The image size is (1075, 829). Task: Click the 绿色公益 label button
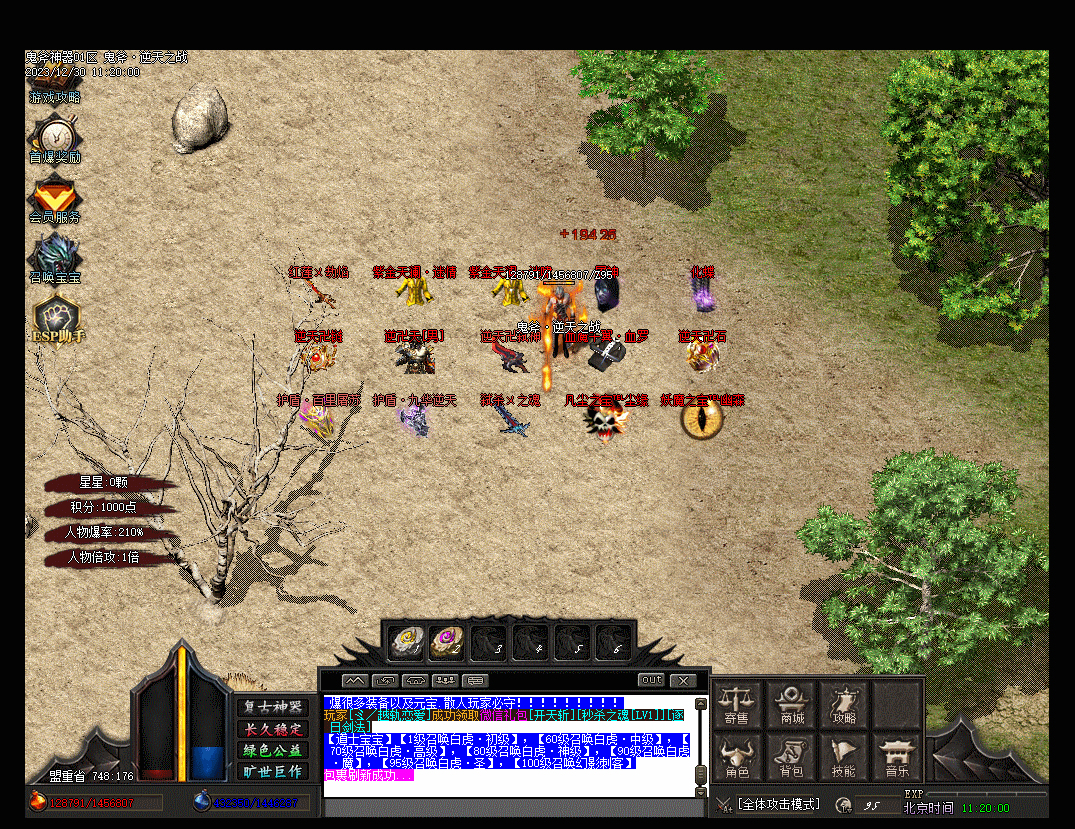(x=273, y=750)
